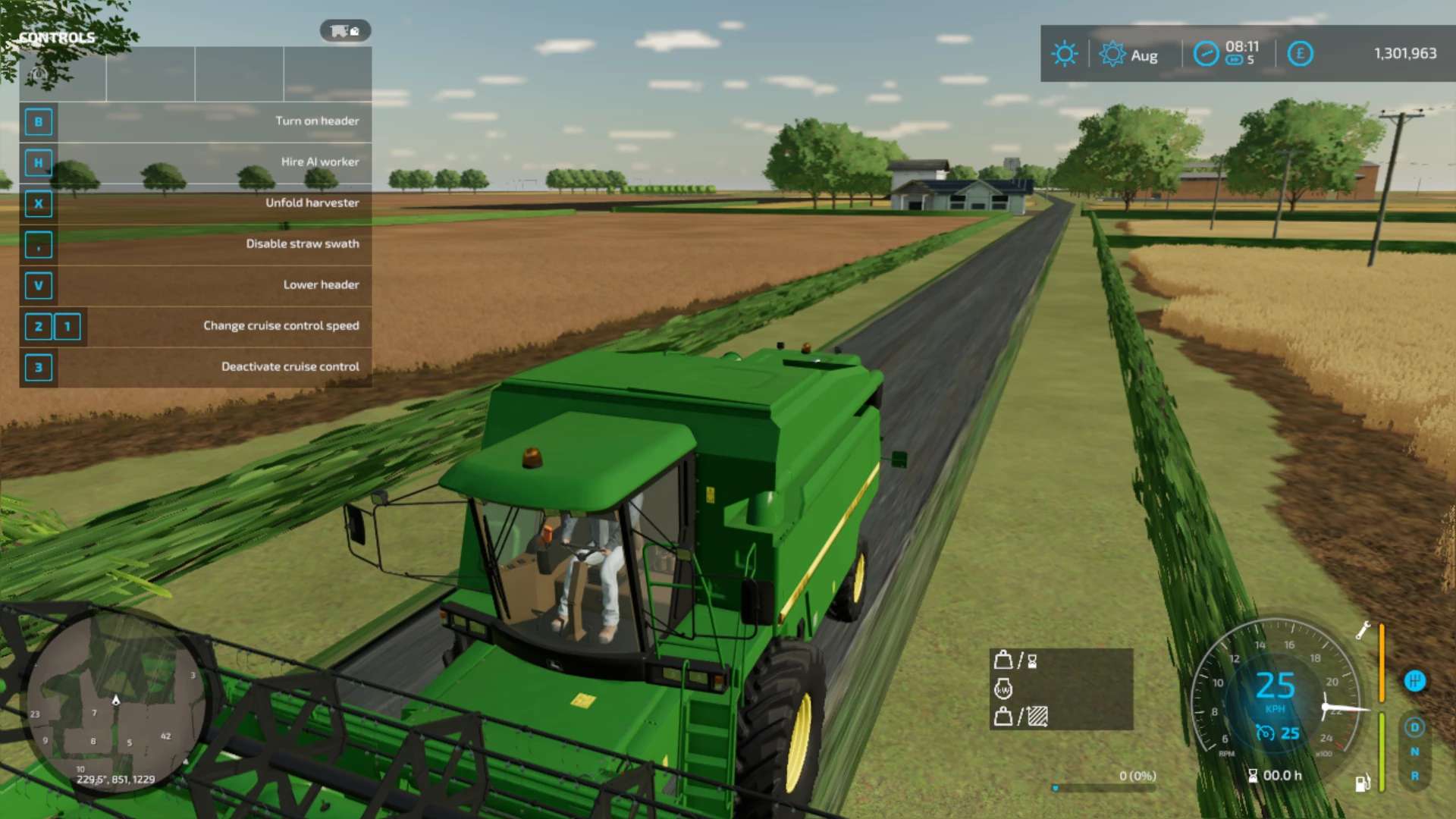Click the wrench damage icon

click(x=1363, y=630)
